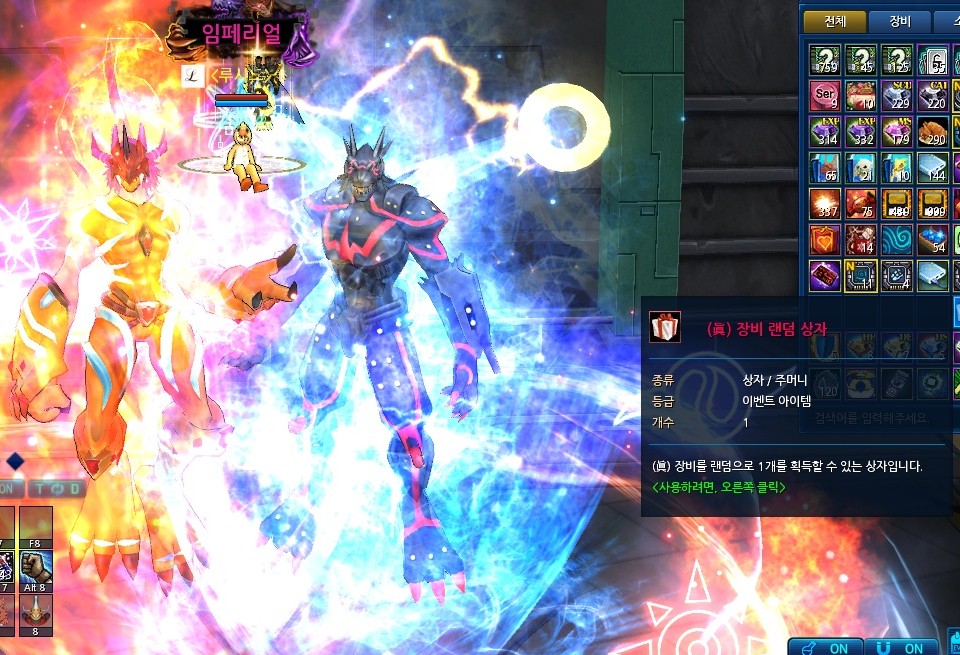Select the CAI crystal item with 220
Image resolution: width=960 pixels, height=655 pixels.
[x=933, y=95]
